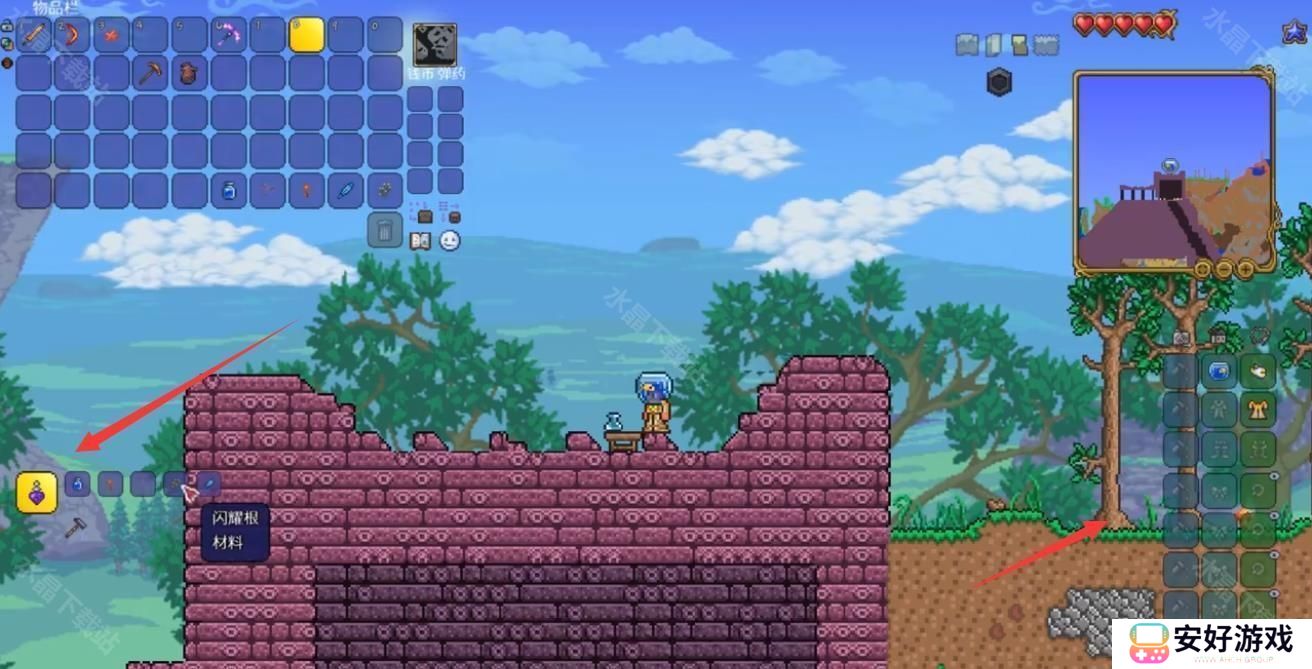The width and height of the screenshot is (1312, 669).
Task: Click the blue bottle in the inventory
Action: tap(228, 190)
